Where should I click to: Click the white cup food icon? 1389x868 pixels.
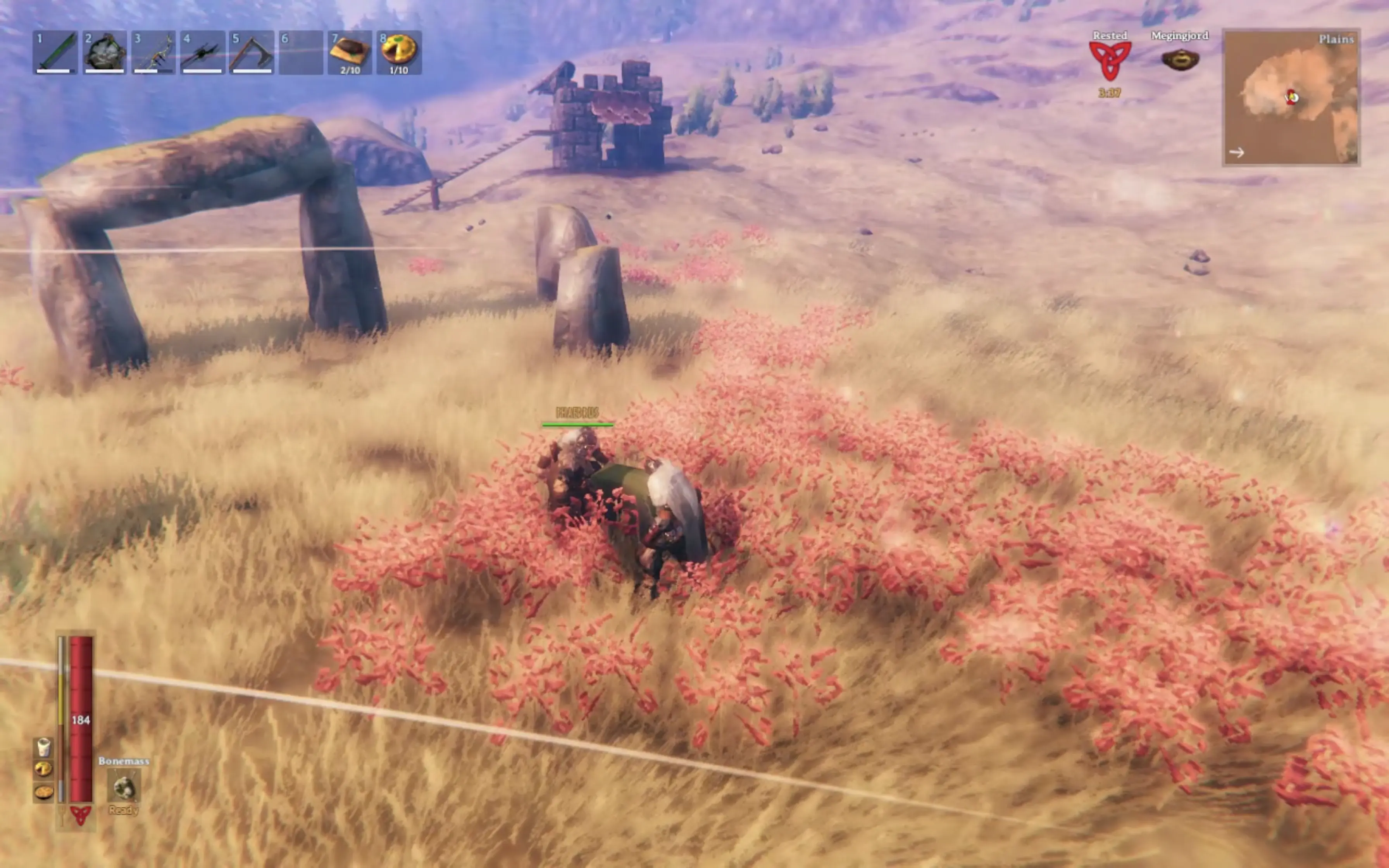[x=44, y=747]
